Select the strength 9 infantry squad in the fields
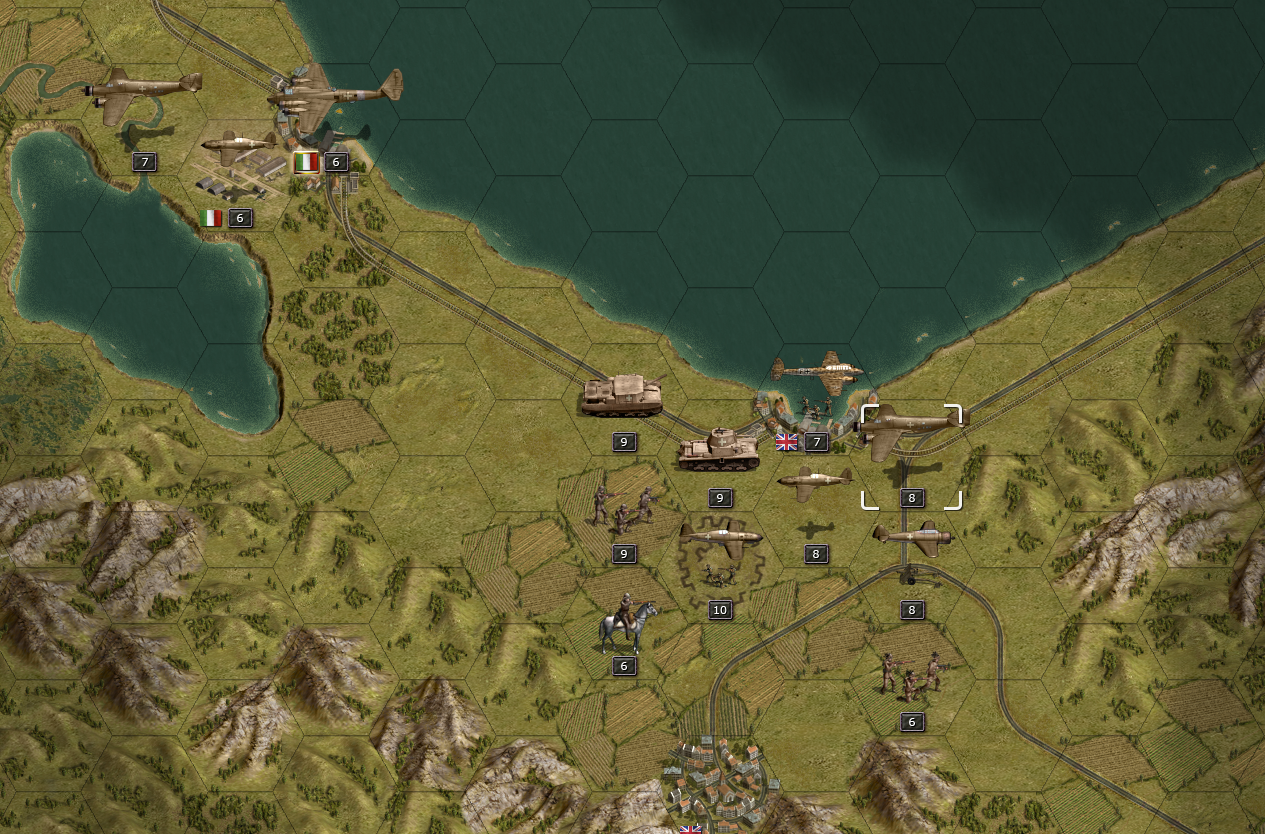This screenshot has height=834, width=1265. (x=623, y=509)
